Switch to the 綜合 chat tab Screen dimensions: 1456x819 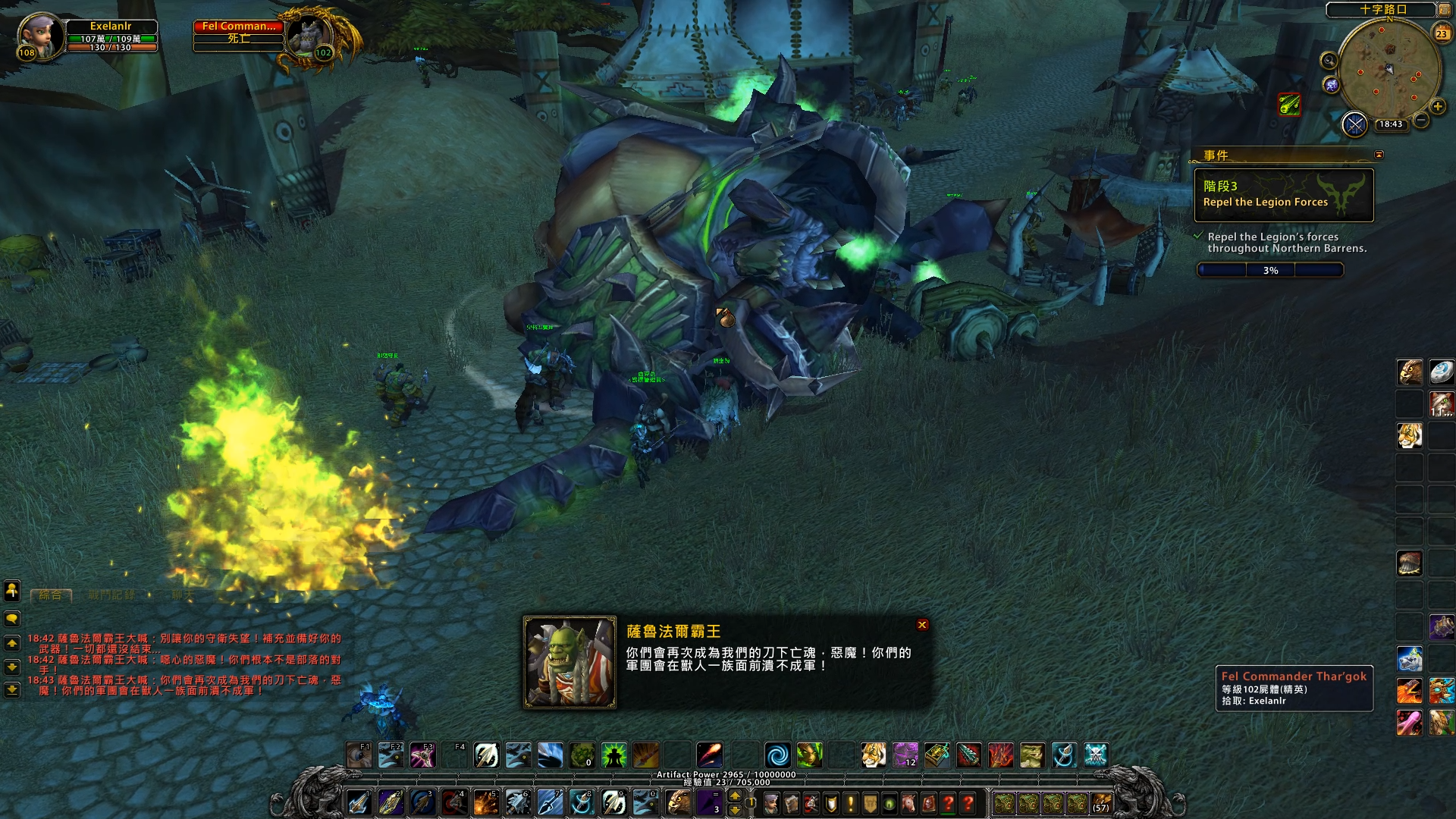pos(51,595)
